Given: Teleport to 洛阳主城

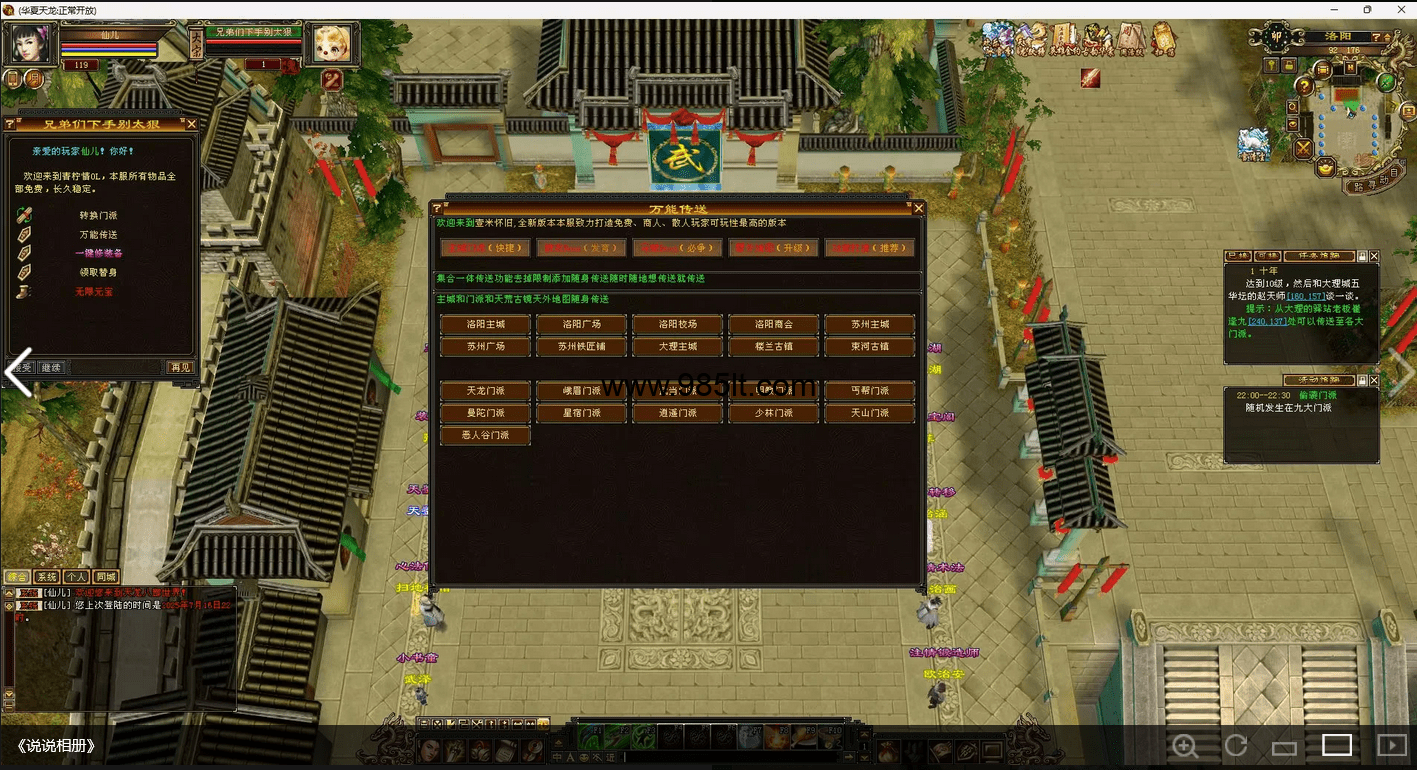Looking at the screenshot, I should pyautogui.click(x=485, y=324).
